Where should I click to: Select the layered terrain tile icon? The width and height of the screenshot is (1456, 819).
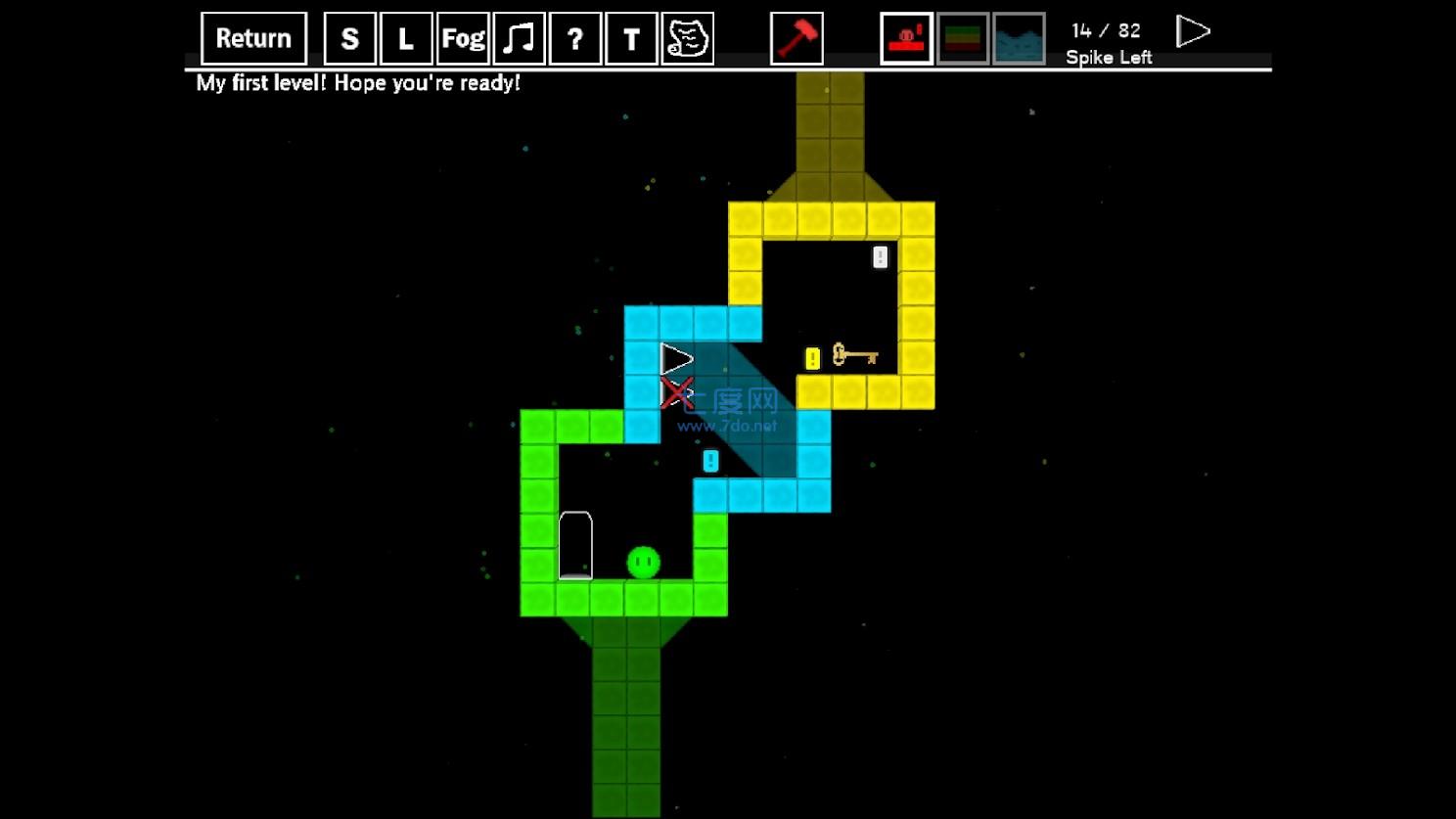click(x=962, y=39)
